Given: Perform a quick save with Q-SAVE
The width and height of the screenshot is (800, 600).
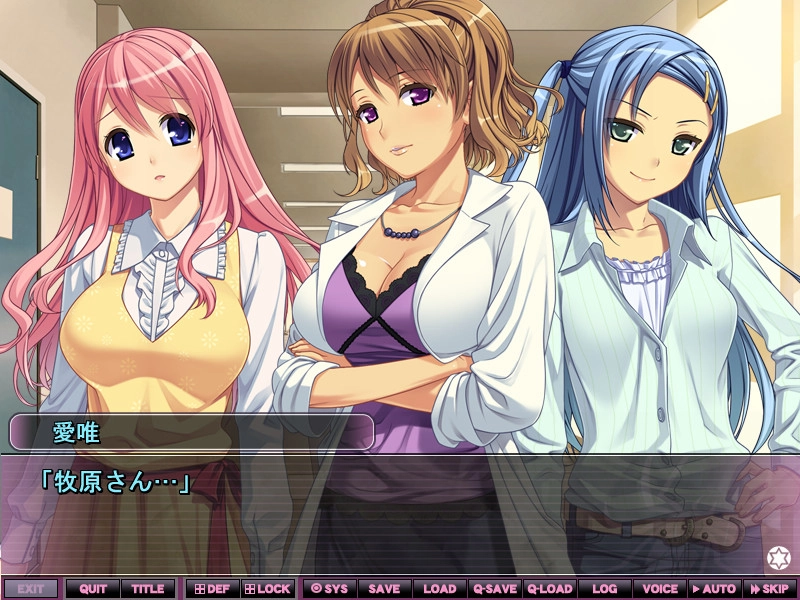Looking at the screenshot, I should coord(494,589).
